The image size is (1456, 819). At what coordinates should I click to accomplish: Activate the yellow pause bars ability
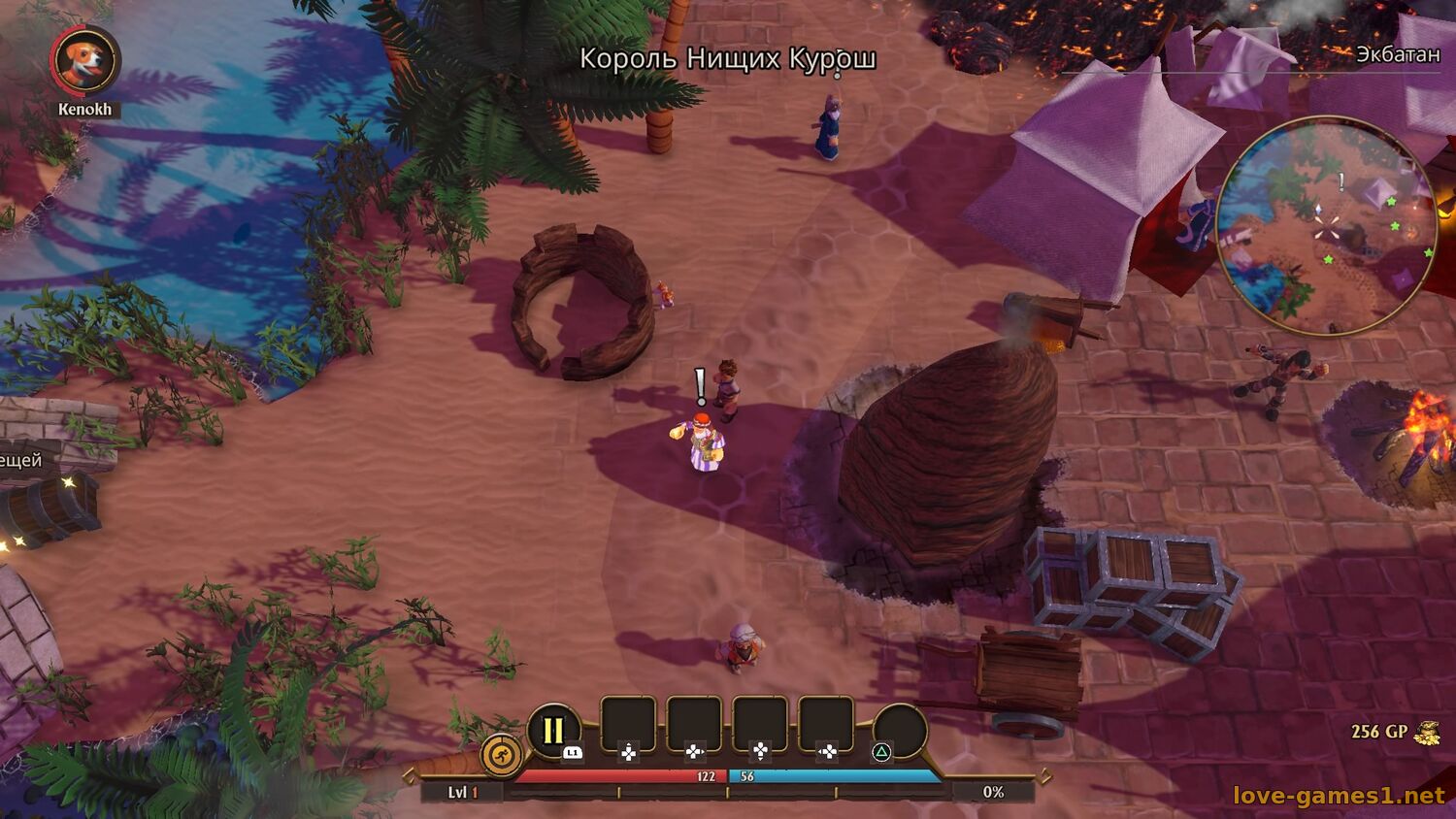tap(553, 731)
